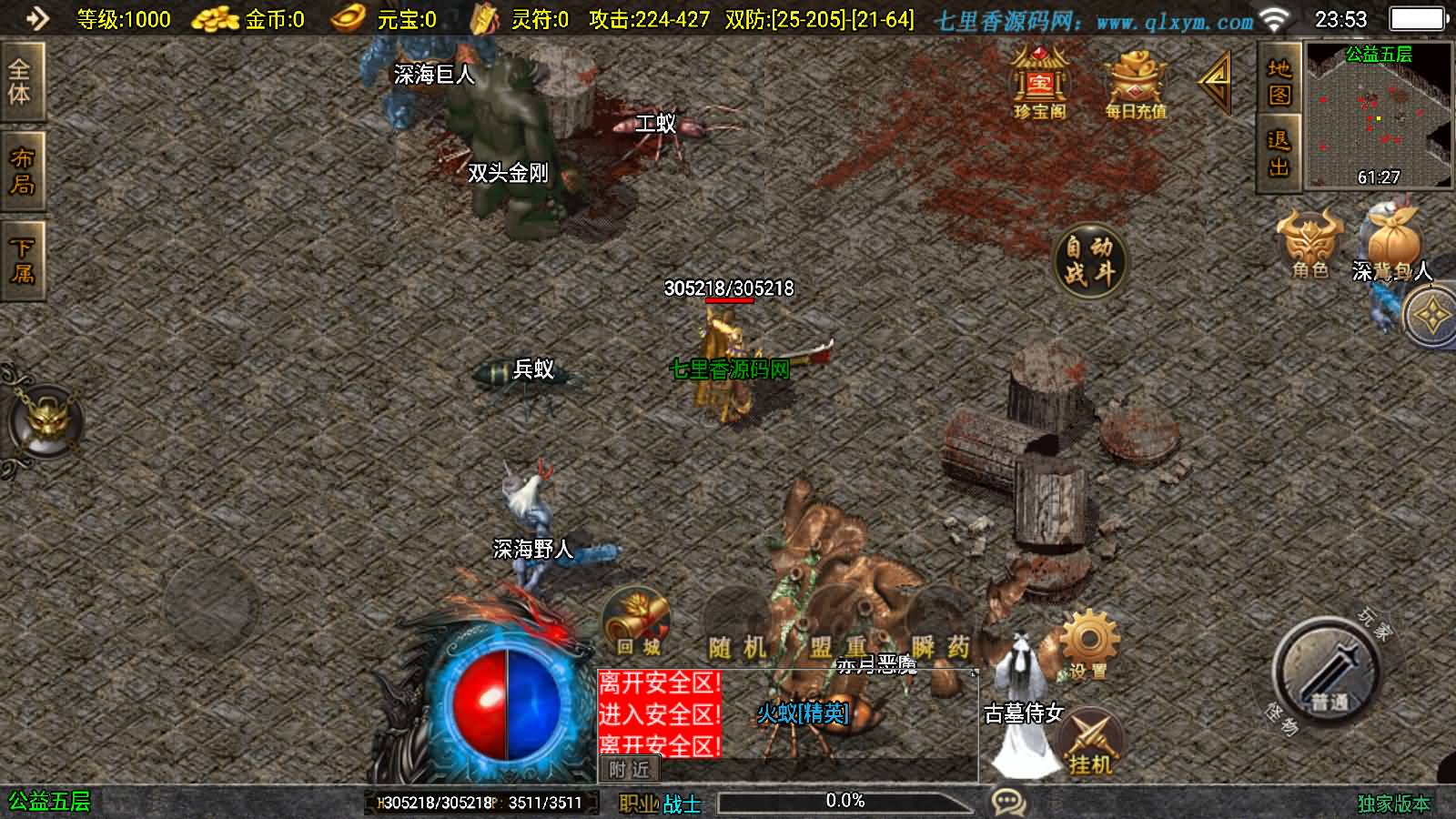Image resolution: width=1456 pixels, height=819 pixels.
Task: Activate 挂机 auto-hang mode
Action: coord(1094,737)
